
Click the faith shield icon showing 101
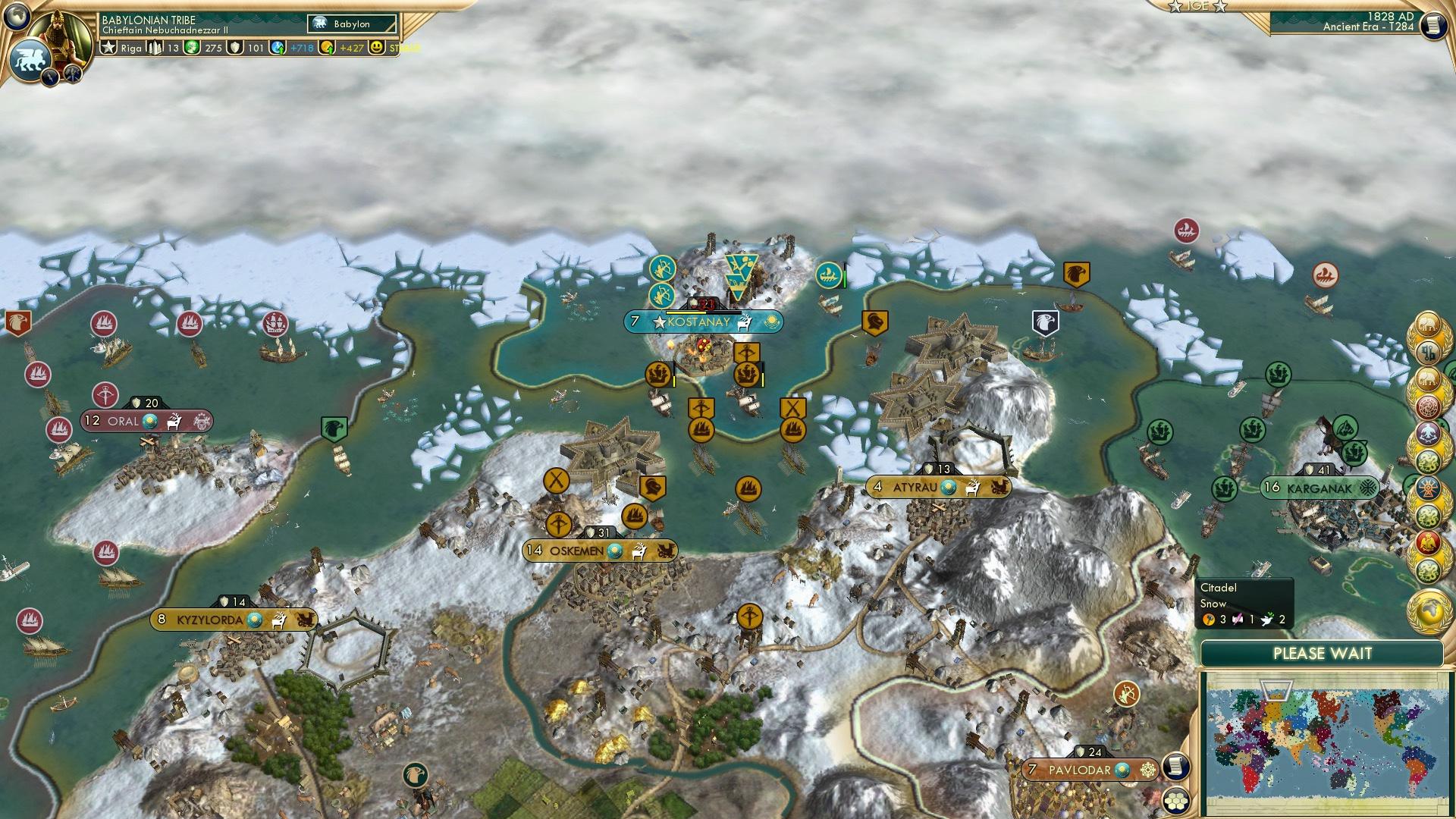pyautogui.click(x=237, y=47)
